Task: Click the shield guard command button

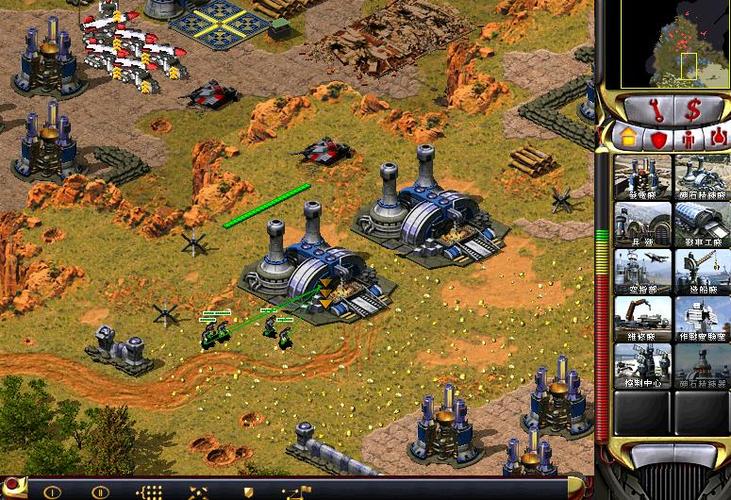Action: coord(248,492)
